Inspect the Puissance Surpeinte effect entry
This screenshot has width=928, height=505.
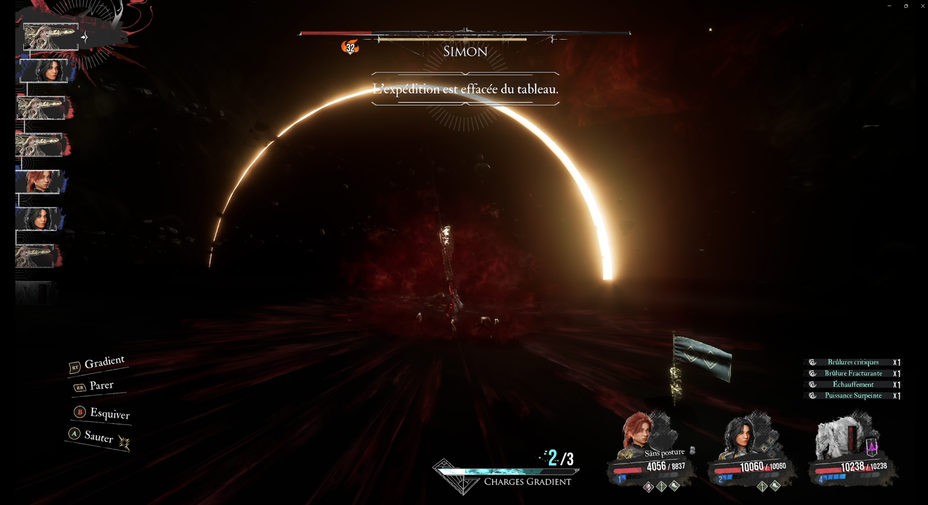(x=852, y=395)
